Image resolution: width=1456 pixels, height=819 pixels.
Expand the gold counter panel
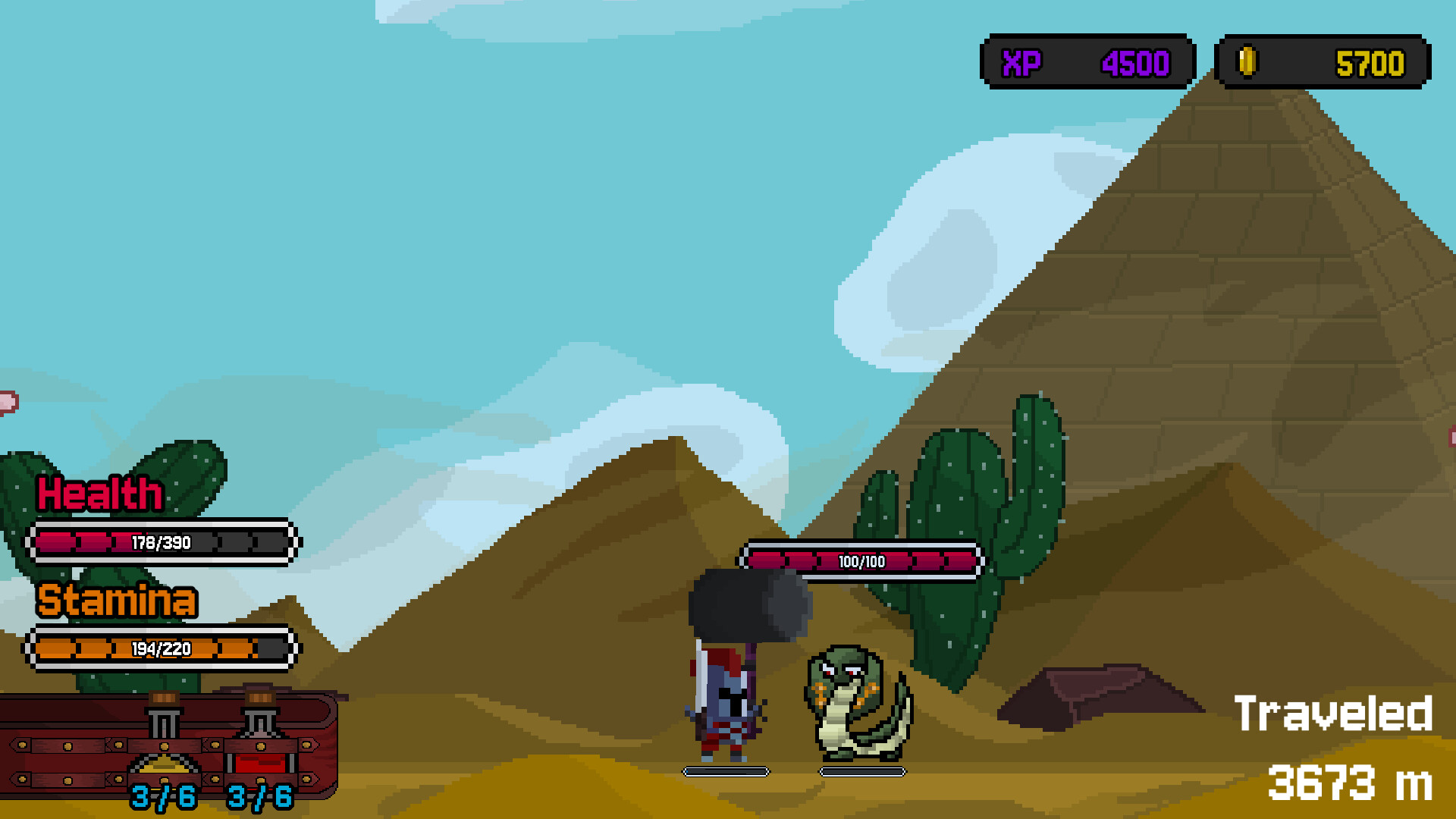tap(1323, 62)
